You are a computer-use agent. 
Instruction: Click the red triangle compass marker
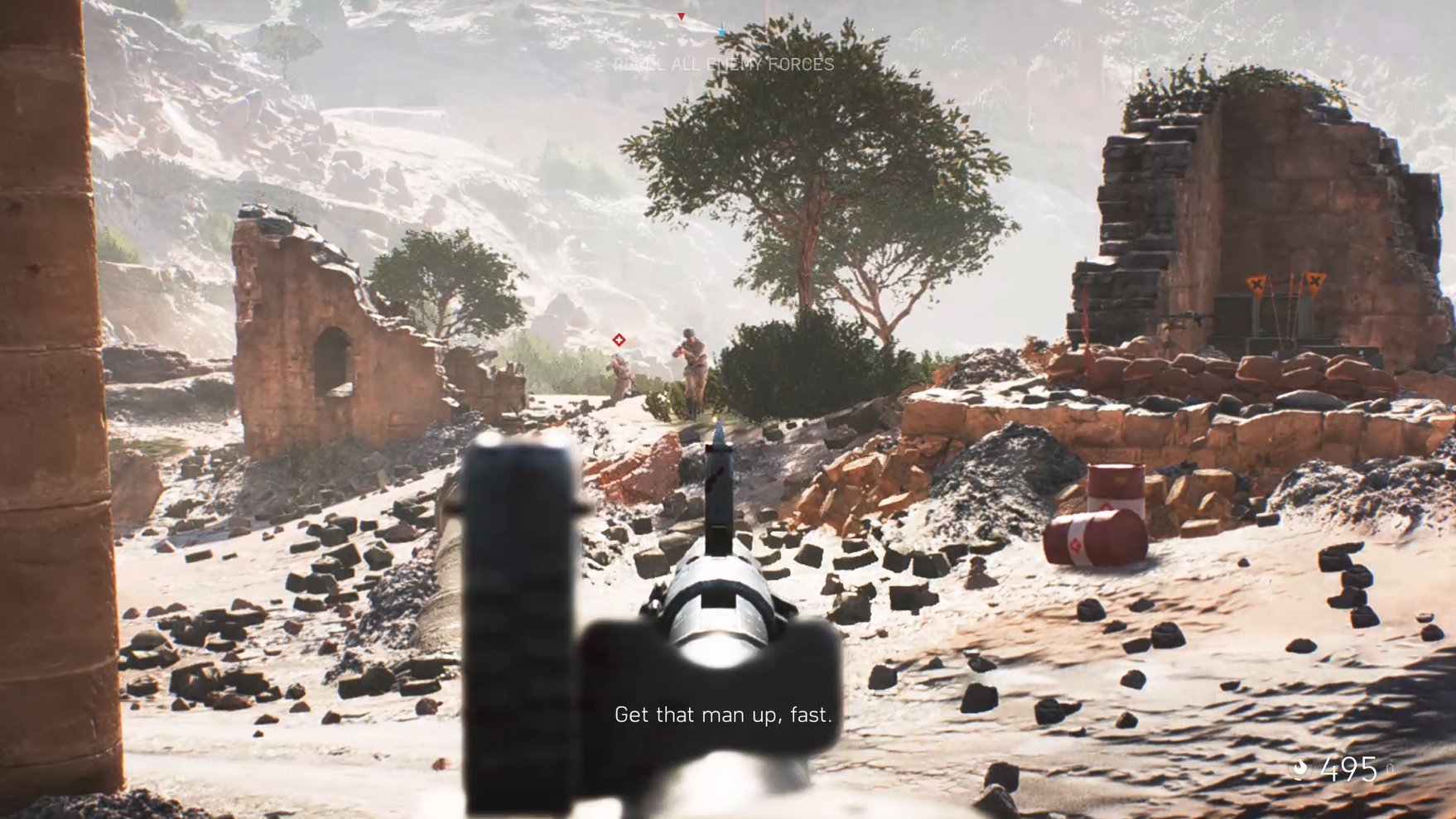click(681, 17)
